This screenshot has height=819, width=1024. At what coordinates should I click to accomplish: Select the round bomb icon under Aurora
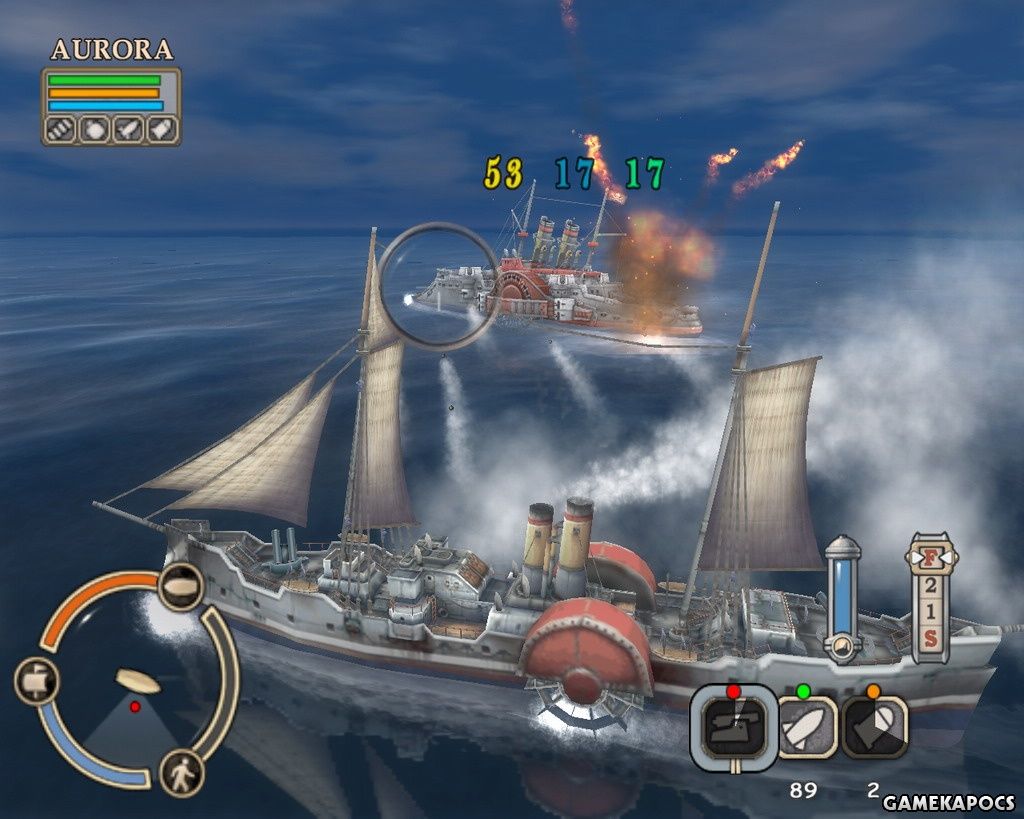pos(94,129)
